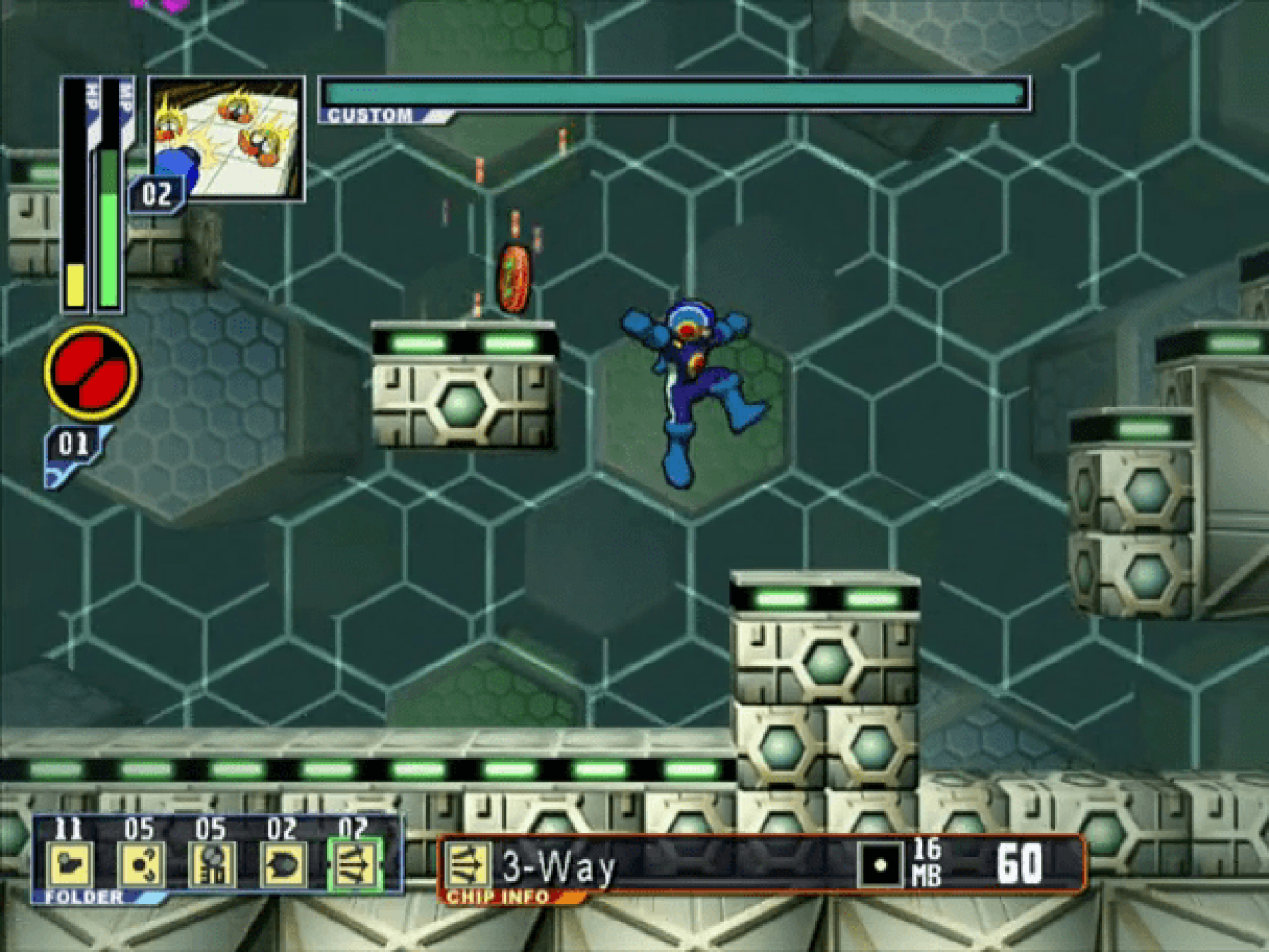Activate the highlighted 3-Way chip slot
1269x952 pixels.
point(354,865)
